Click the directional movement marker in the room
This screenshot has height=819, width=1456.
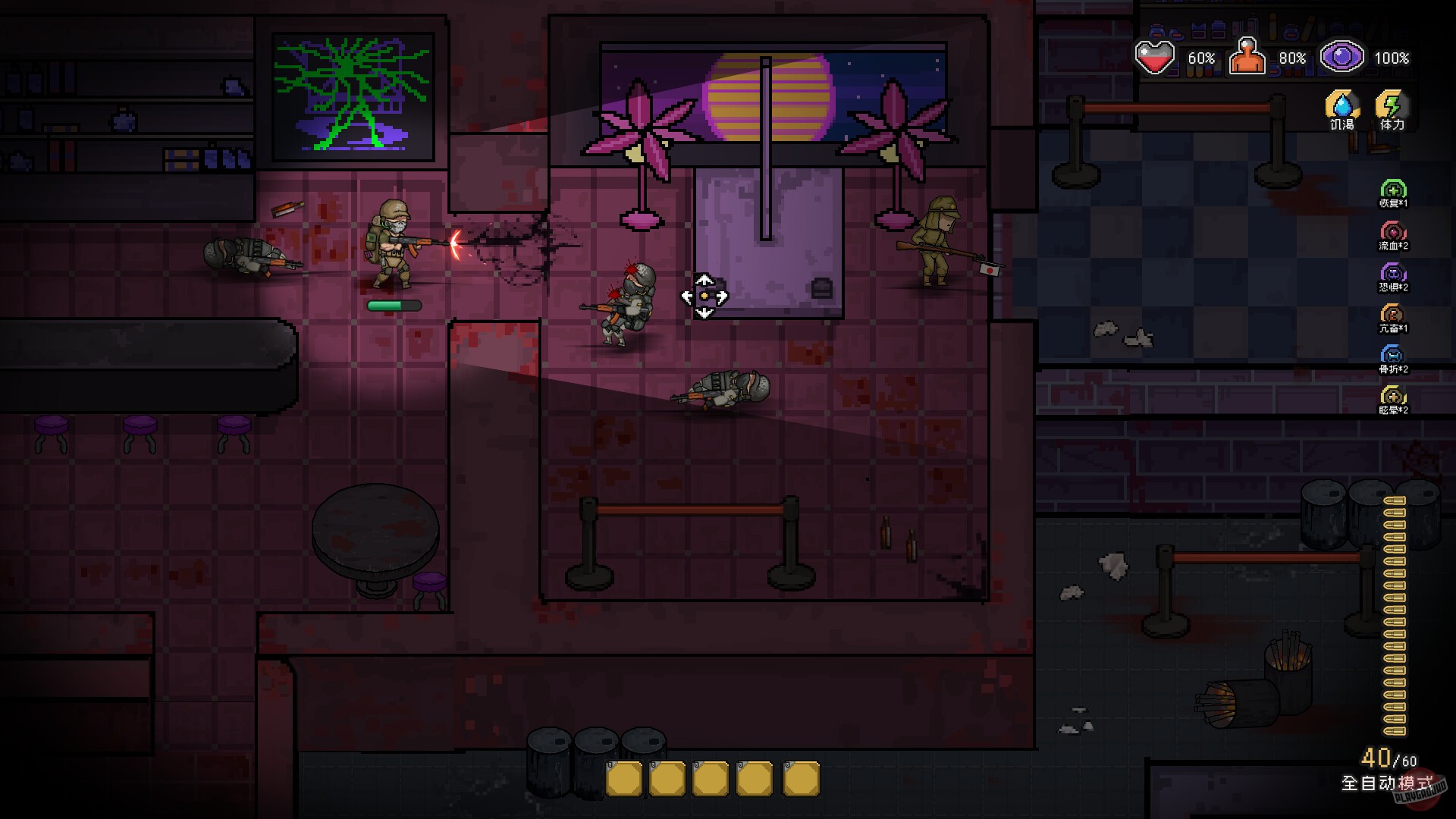704,294
